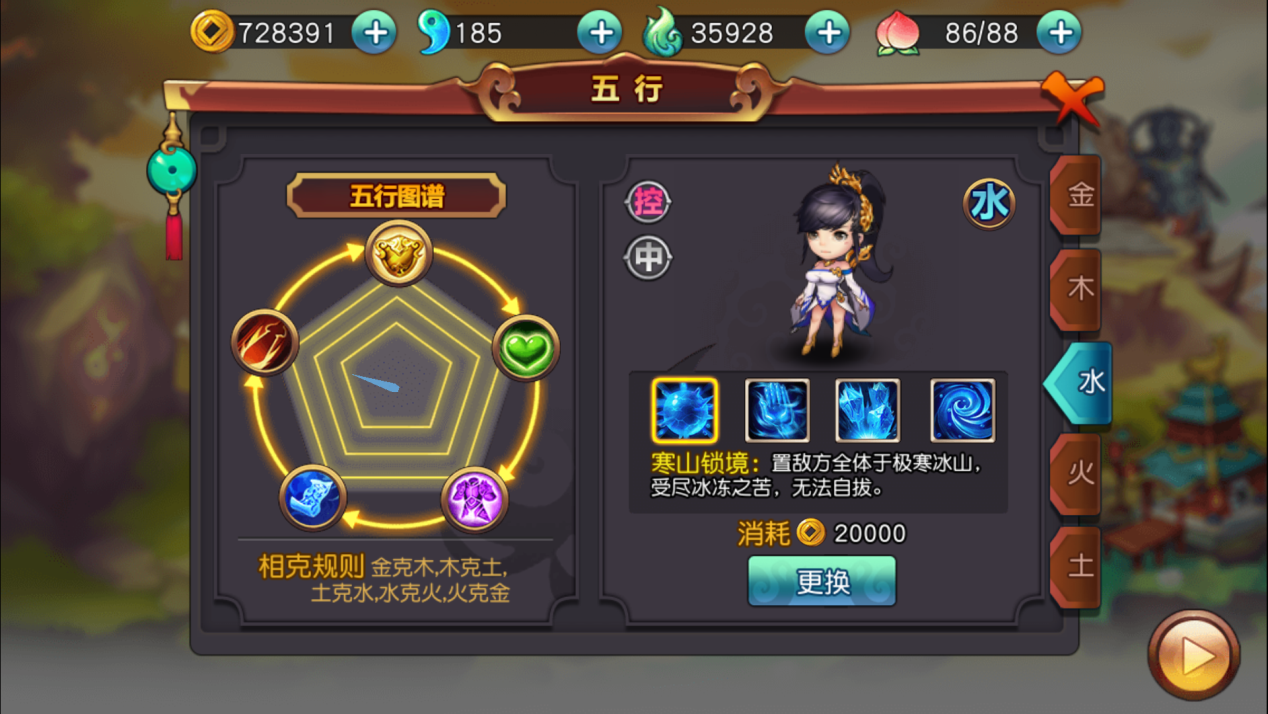Screen dimensions: 1268x714
Task: Select the purple armor earth element icon
Action: (x=474, y=498)
